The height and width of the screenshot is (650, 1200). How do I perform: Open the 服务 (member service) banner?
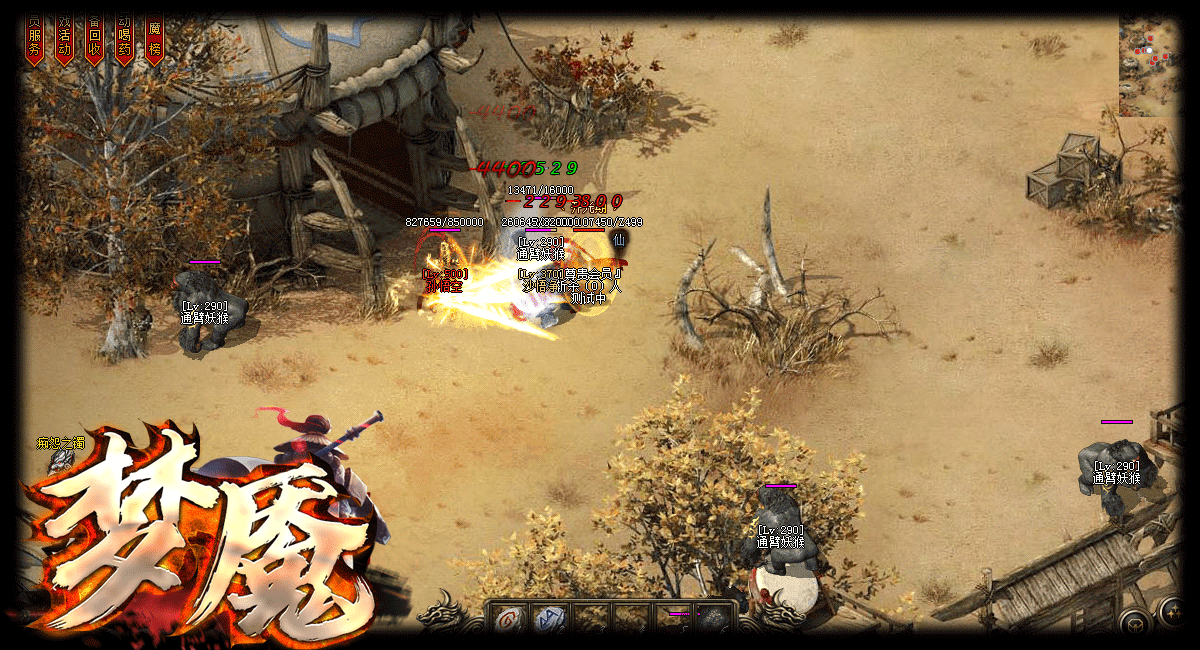pos(35,40)
